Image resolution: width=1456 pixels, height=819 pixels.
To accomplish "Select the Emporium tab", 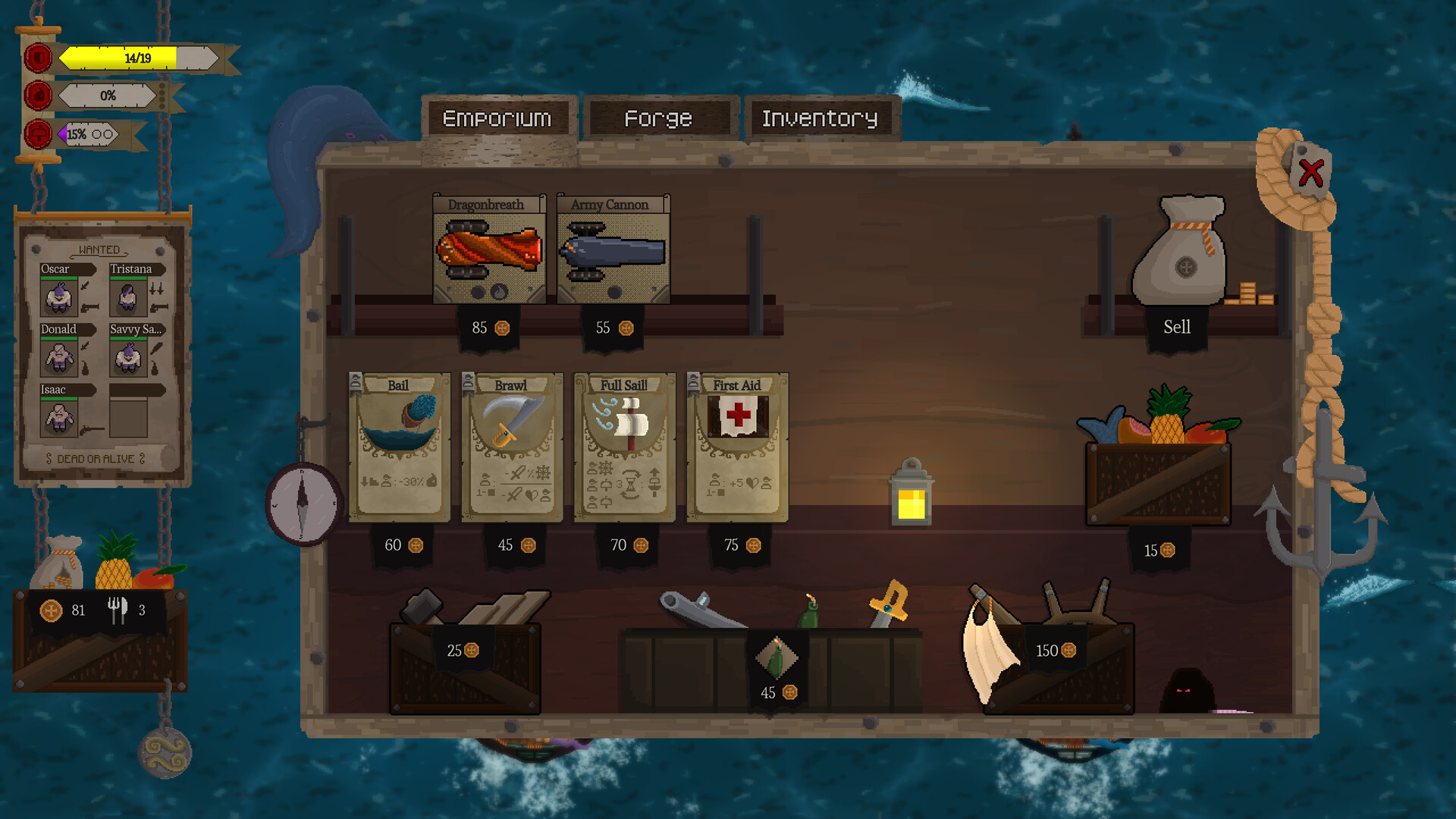I will [x=497, y=118].
